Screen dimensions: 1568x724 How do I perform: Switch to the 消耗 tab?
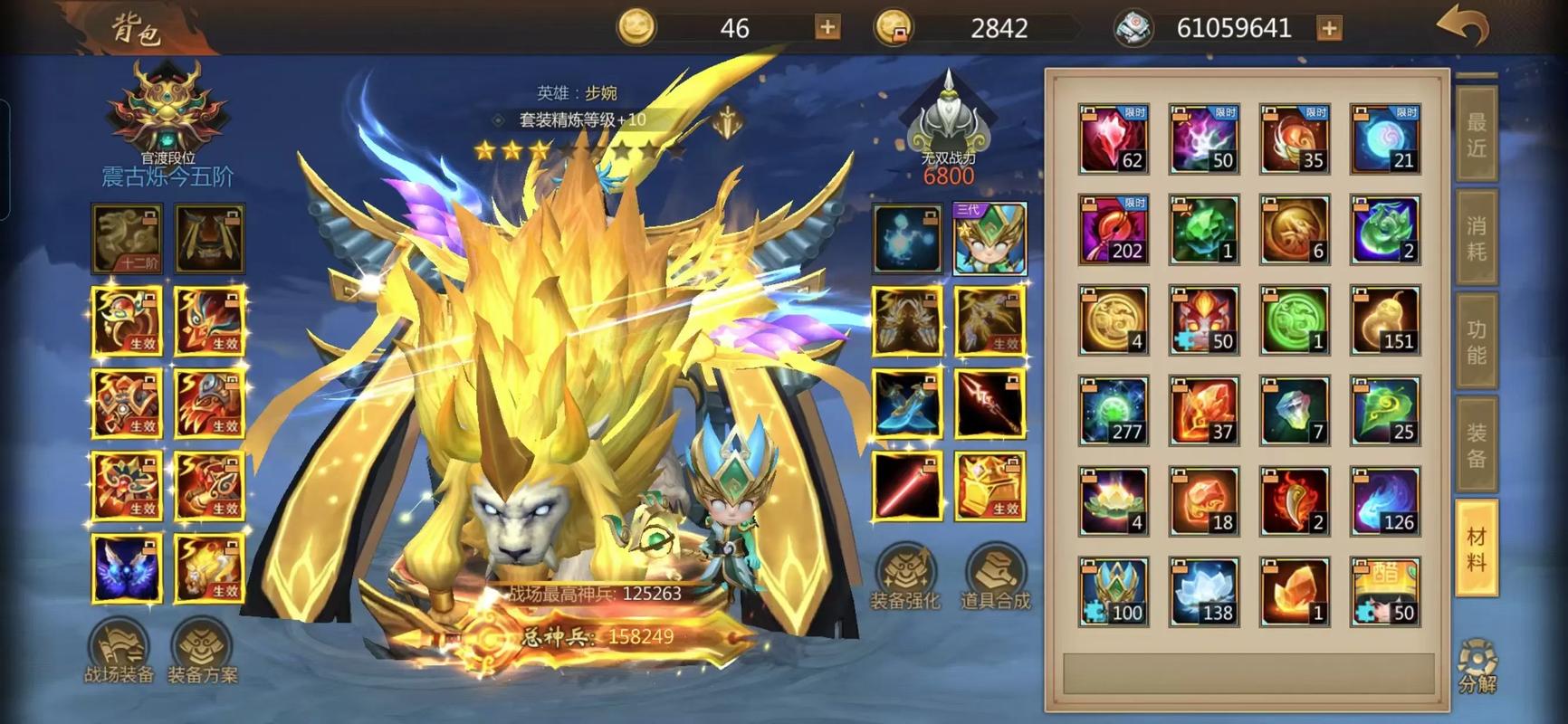[1476, 238]
